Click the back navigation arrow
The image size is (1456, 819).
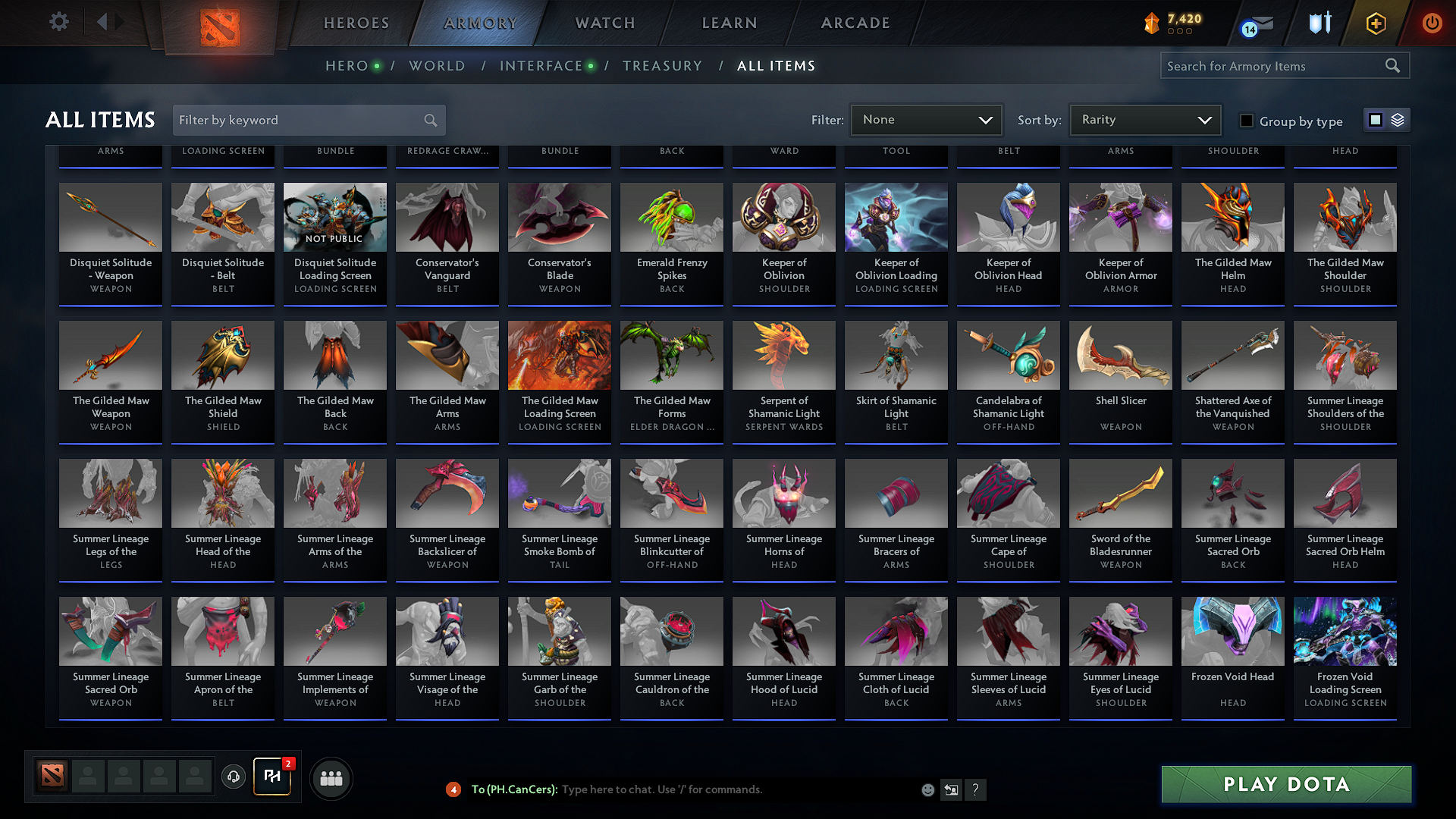(x=103, y=21)
